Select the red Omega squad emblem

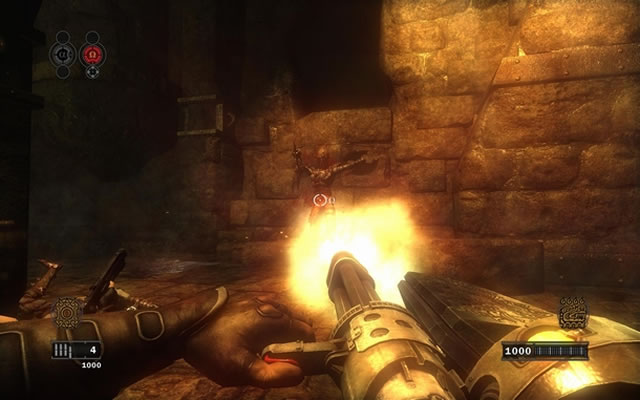[93, 52]
